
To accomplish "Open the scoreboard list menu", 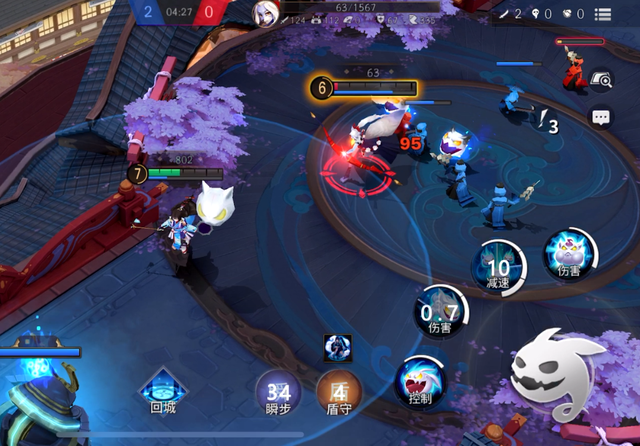I will pos(603,14).
